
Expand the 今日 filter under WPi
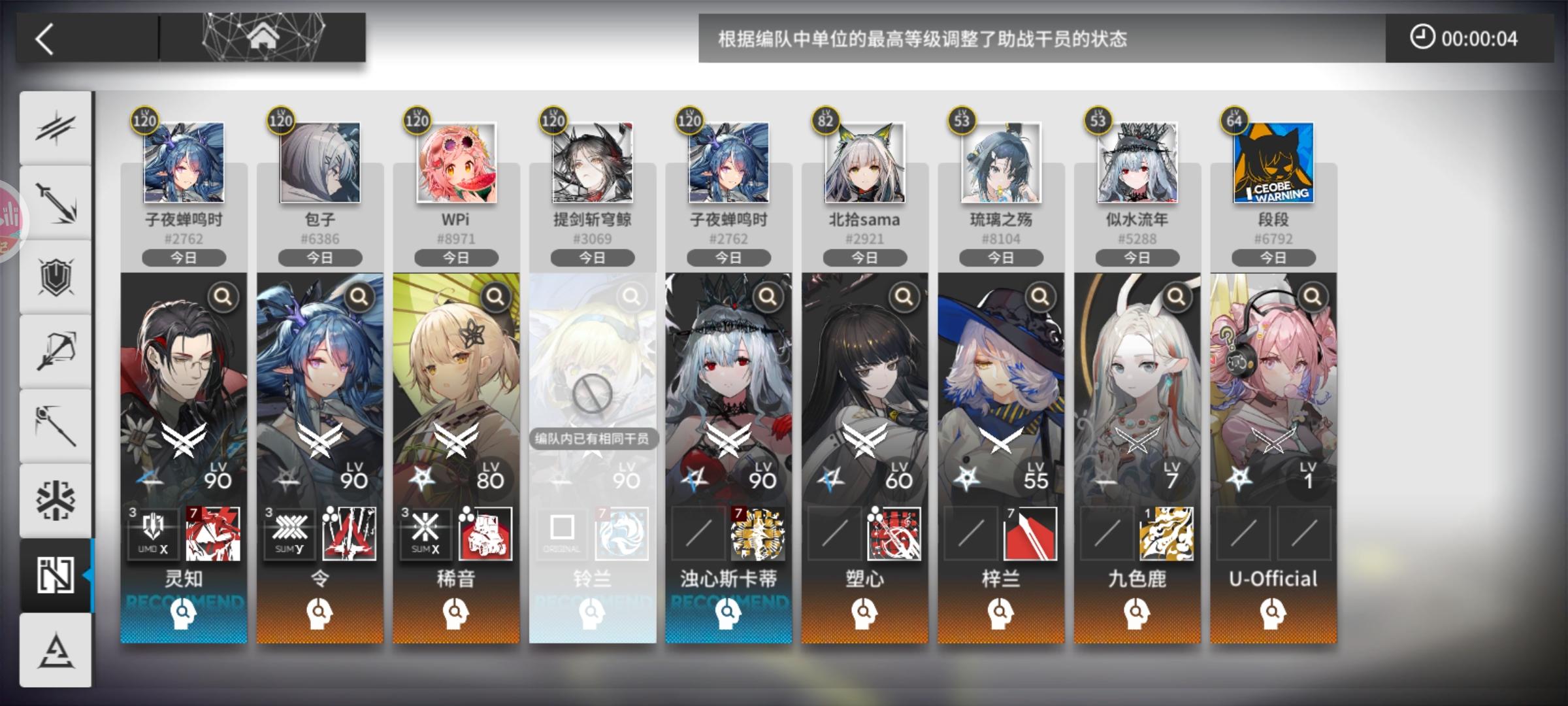pyautogui.click(x=455, y=258)
